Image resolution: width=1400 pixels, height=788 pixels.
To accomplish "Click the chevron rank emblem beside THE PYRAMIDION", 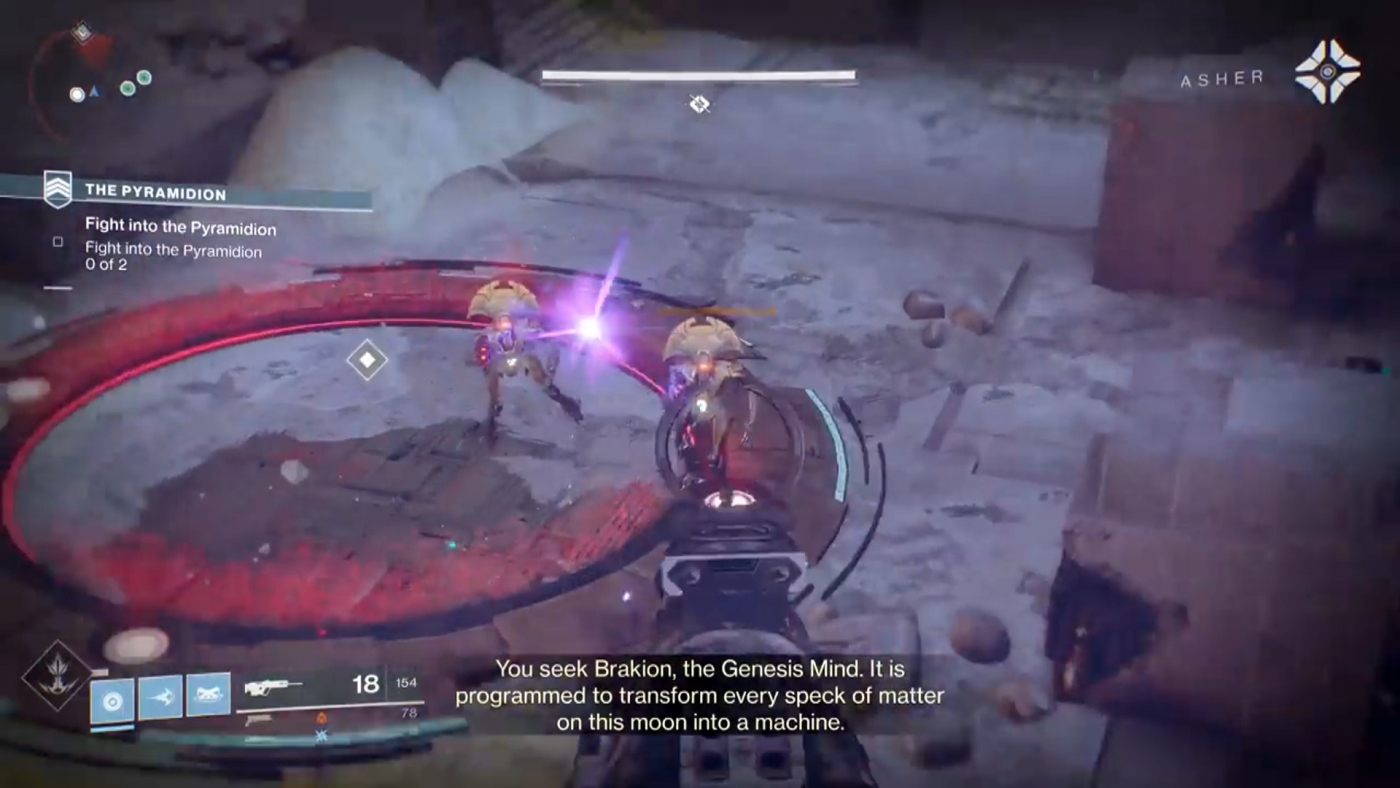I will point(57,190).
